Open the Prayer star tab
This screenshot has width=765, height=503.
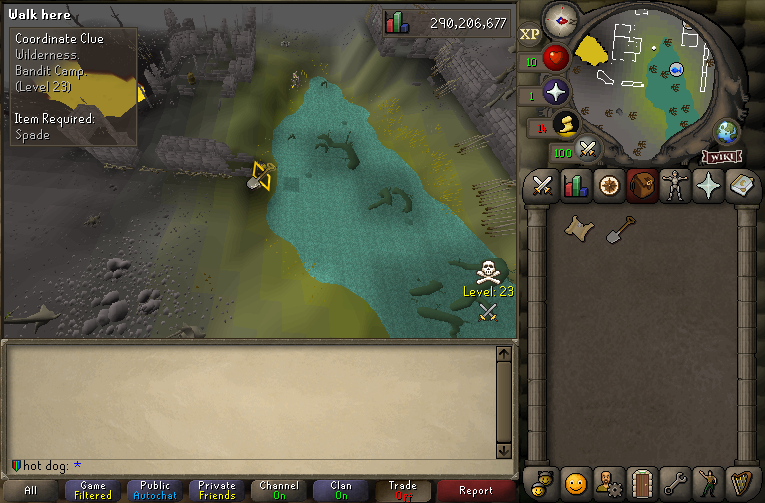click(709, 186)
